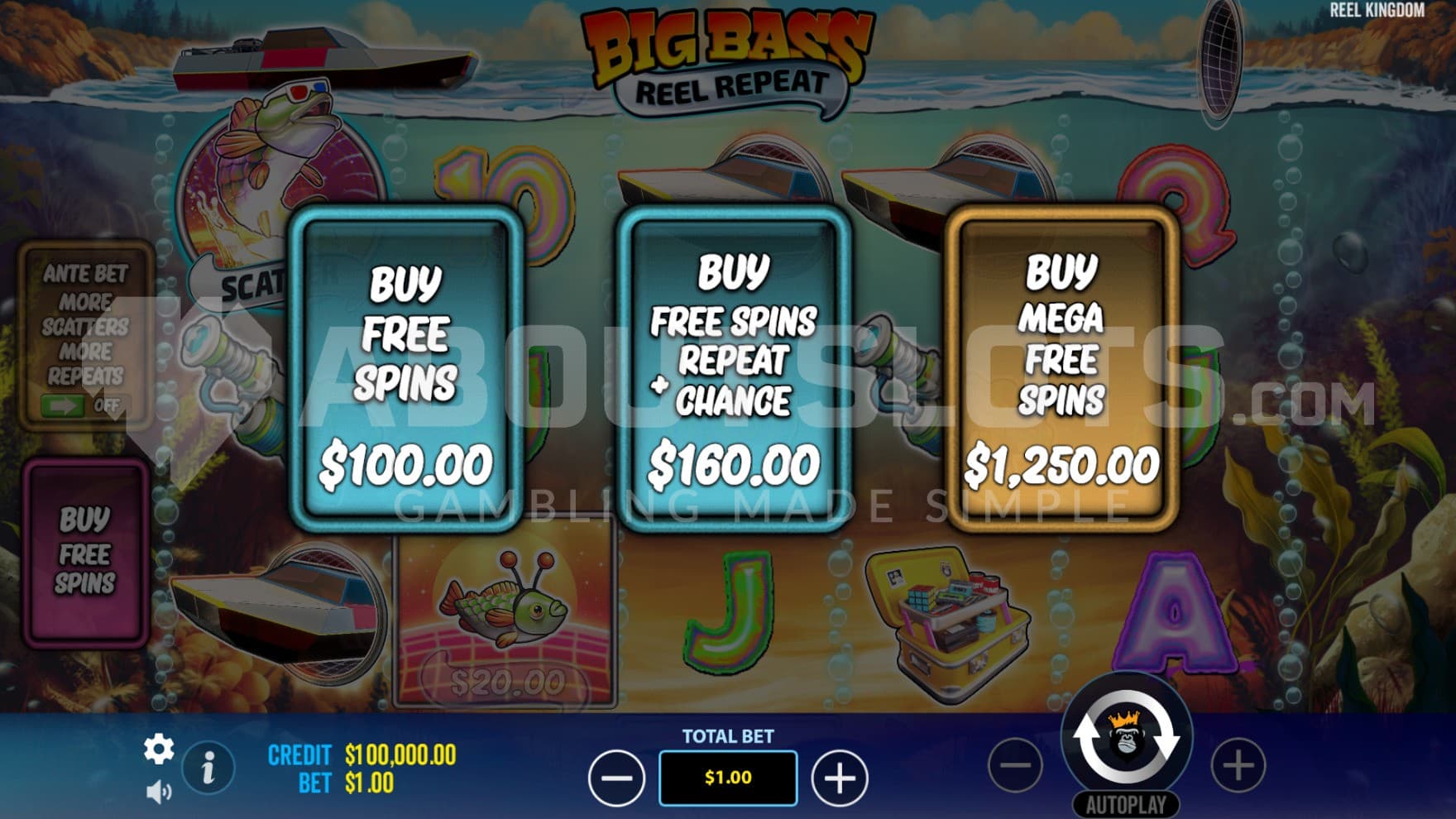This screenshot has width=1456, height=819.
Task: Open the Autoplay options
Action: coord(1126,804)
